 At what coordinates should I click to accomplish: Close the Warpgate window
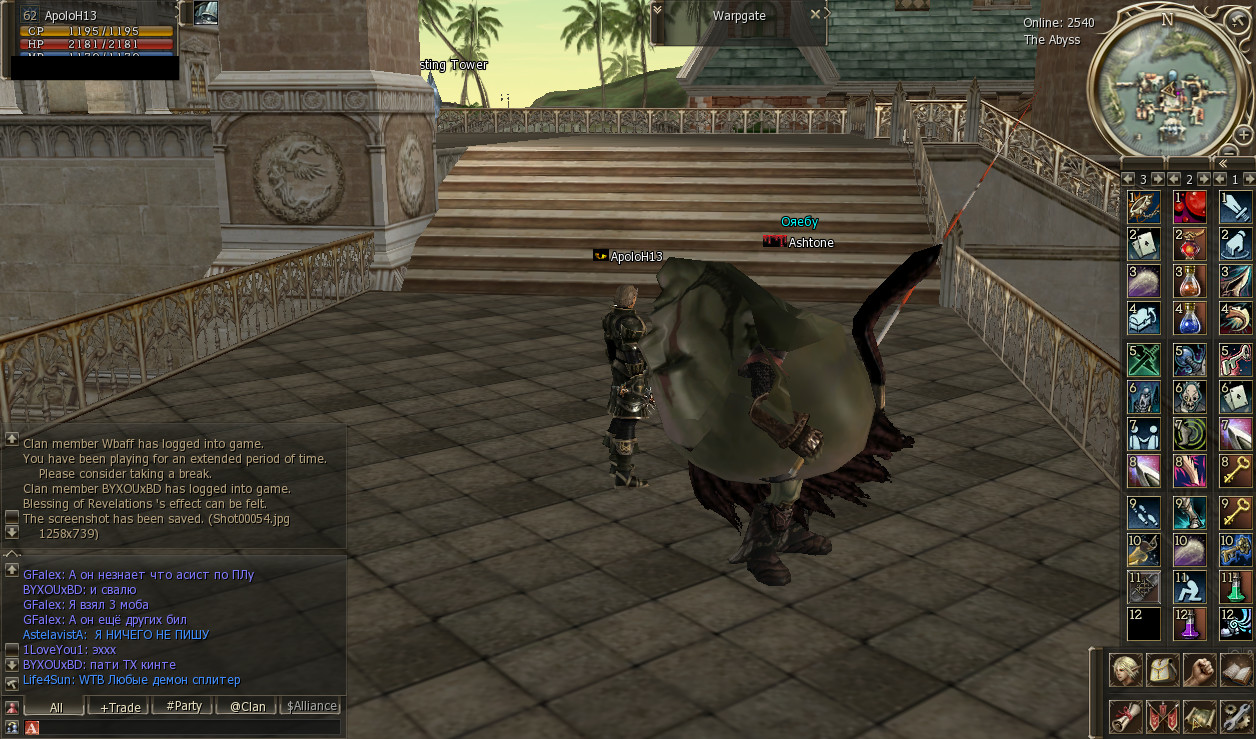[x=815, y=14]
